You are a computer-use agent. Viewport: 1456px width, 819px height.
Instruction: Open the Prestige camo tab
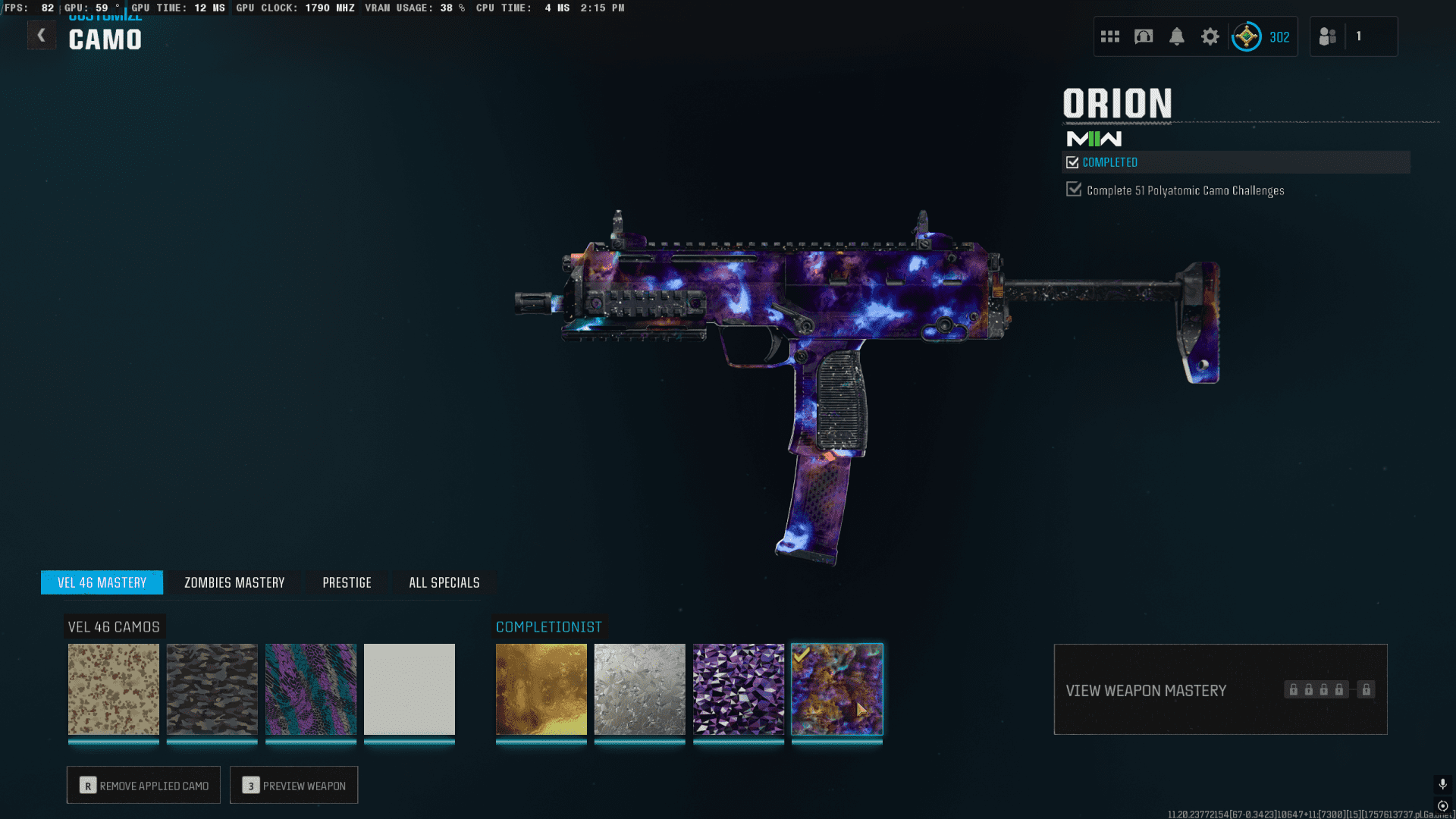(347, 582)
